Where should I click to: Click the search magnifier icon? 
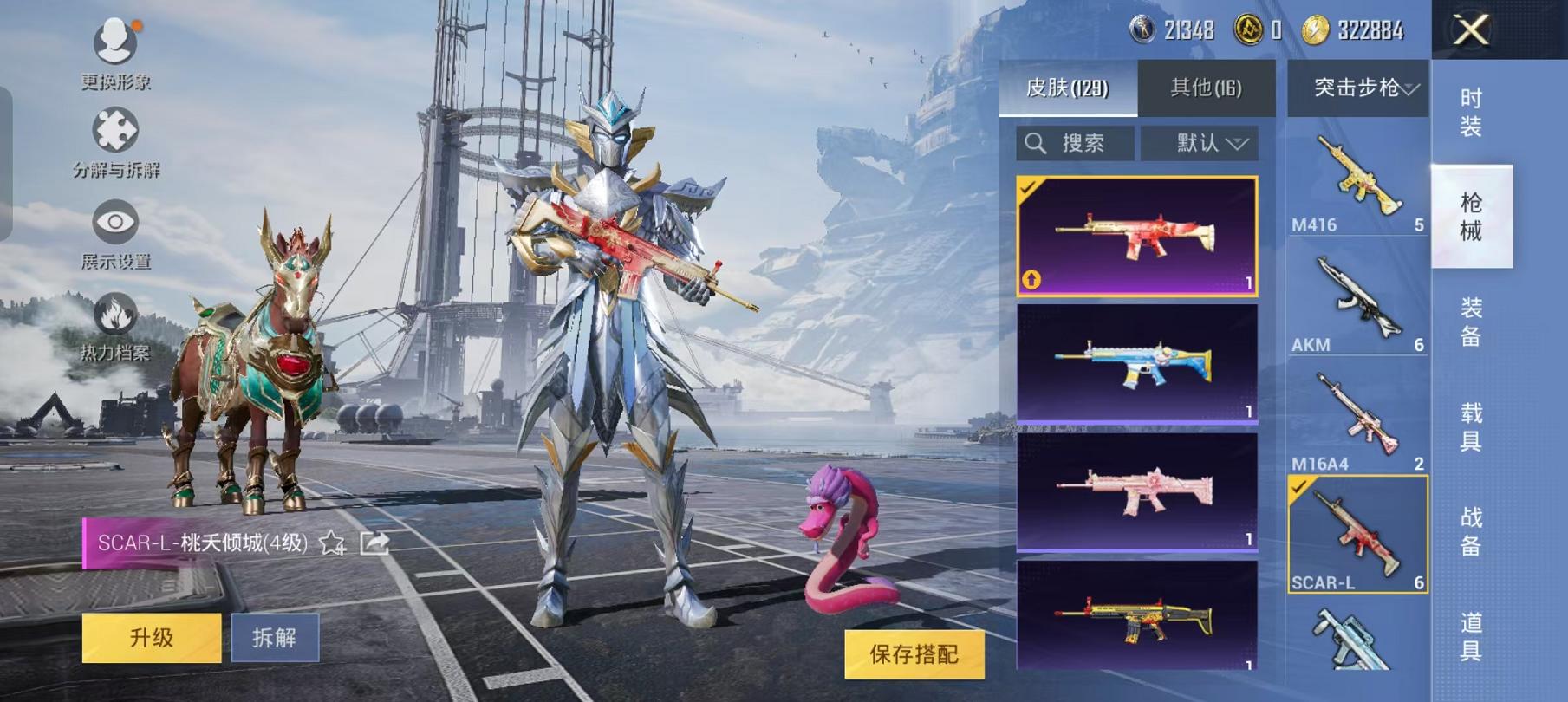point(1037,143)
